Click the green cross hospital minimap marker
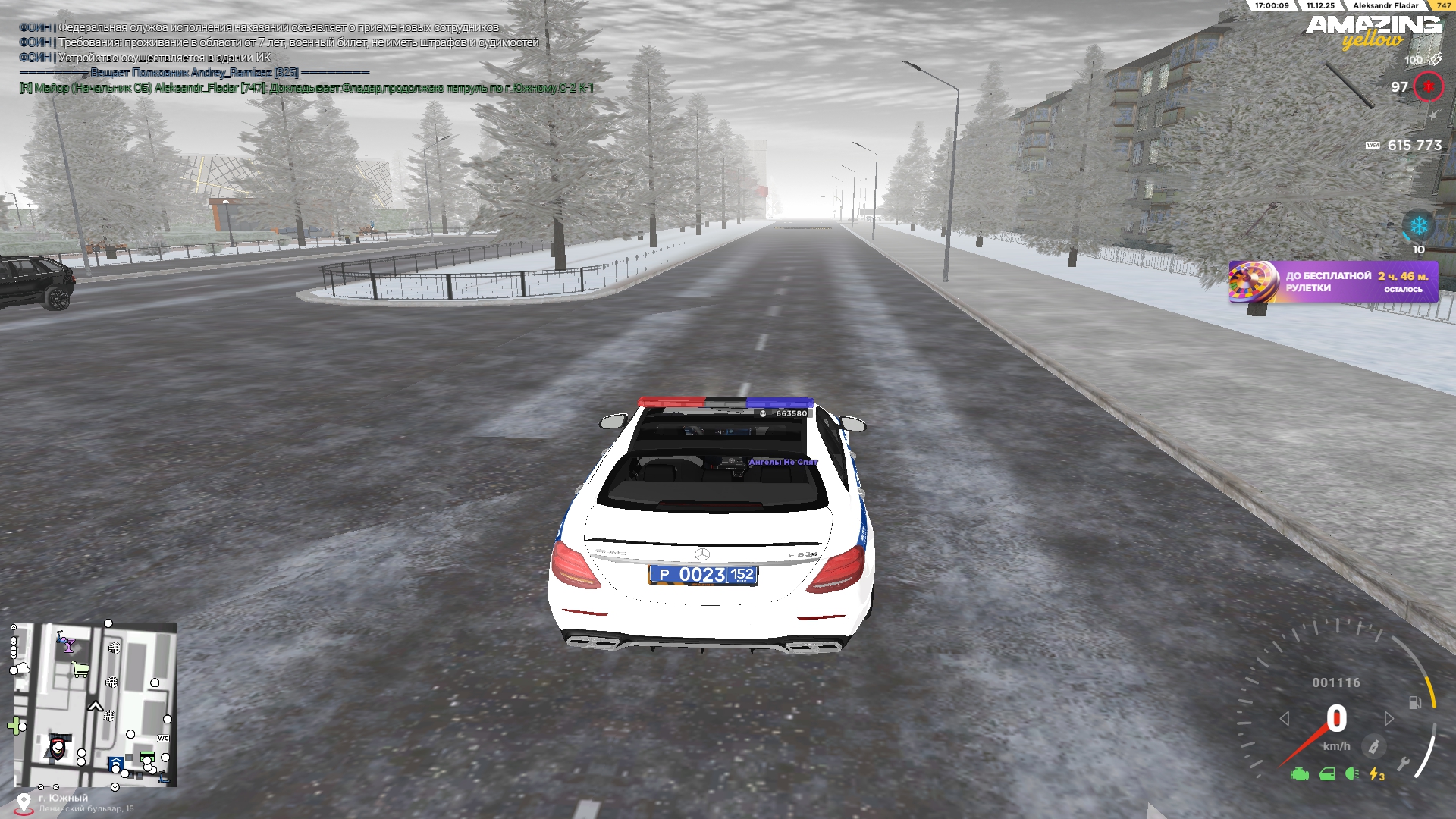Image resolution: width=1456 pixels, height=819 pixels. (x=14, y=726)
